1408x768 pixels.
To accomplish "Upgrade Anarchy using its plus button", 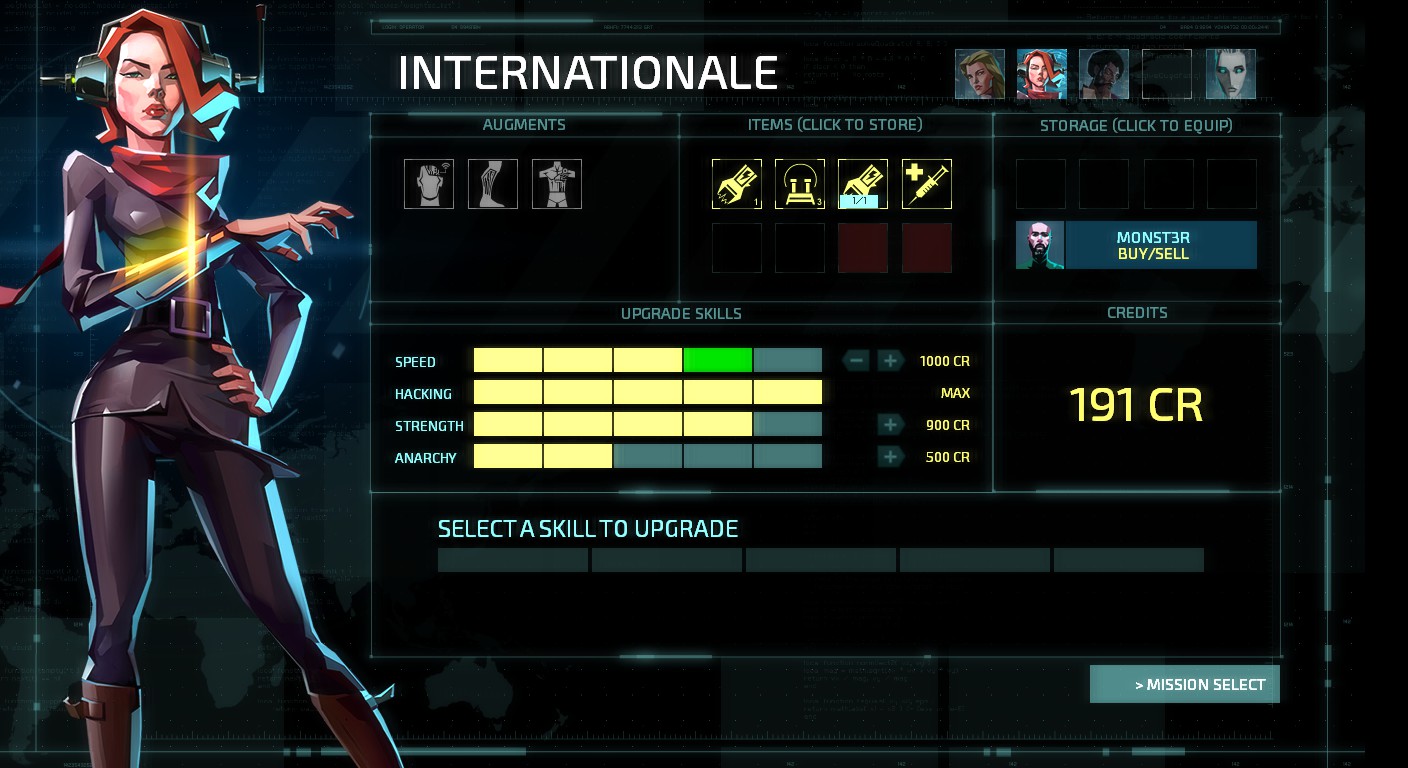I will click(x=890, y=457).
